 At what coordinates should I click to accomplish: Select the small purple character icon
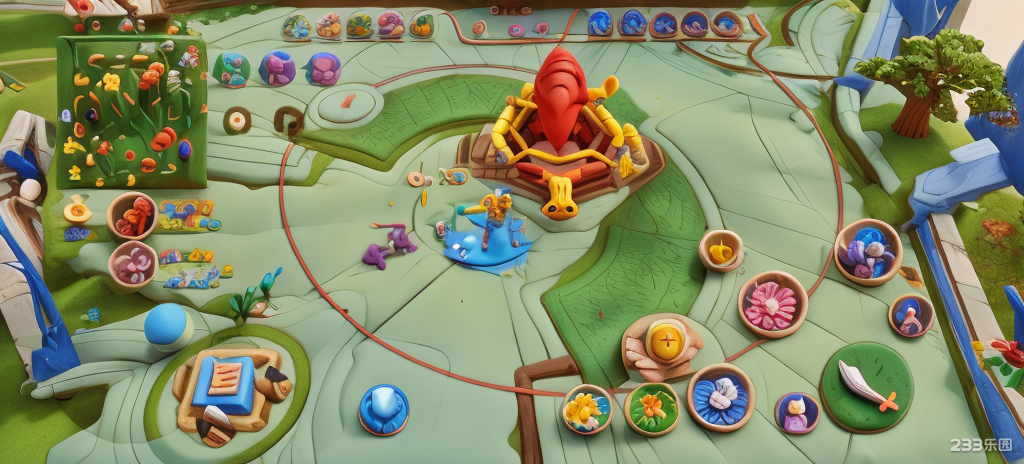(796, 412)
